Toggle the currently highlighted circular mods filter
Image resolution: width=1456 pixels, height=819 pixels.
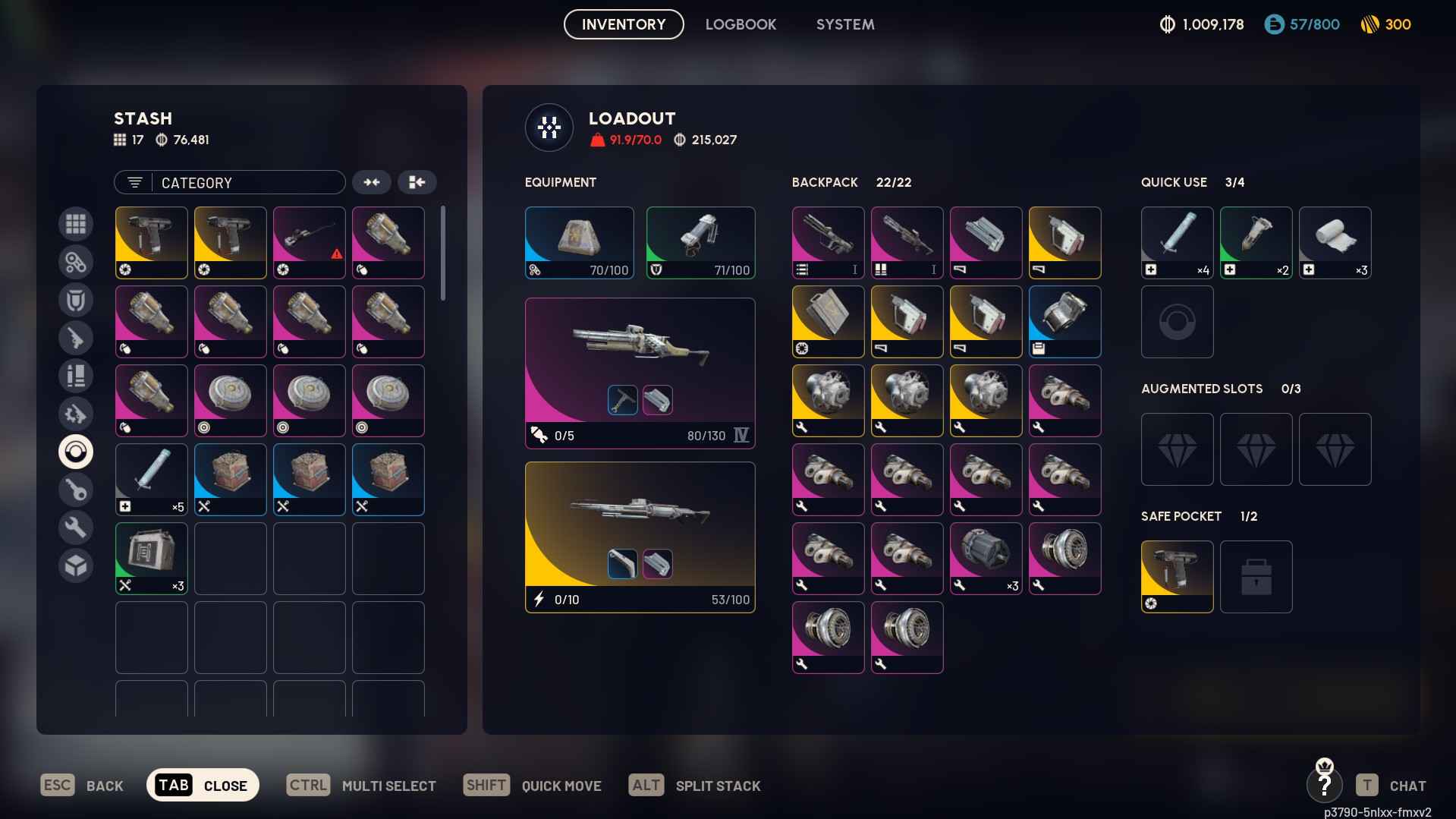[76, 451]
